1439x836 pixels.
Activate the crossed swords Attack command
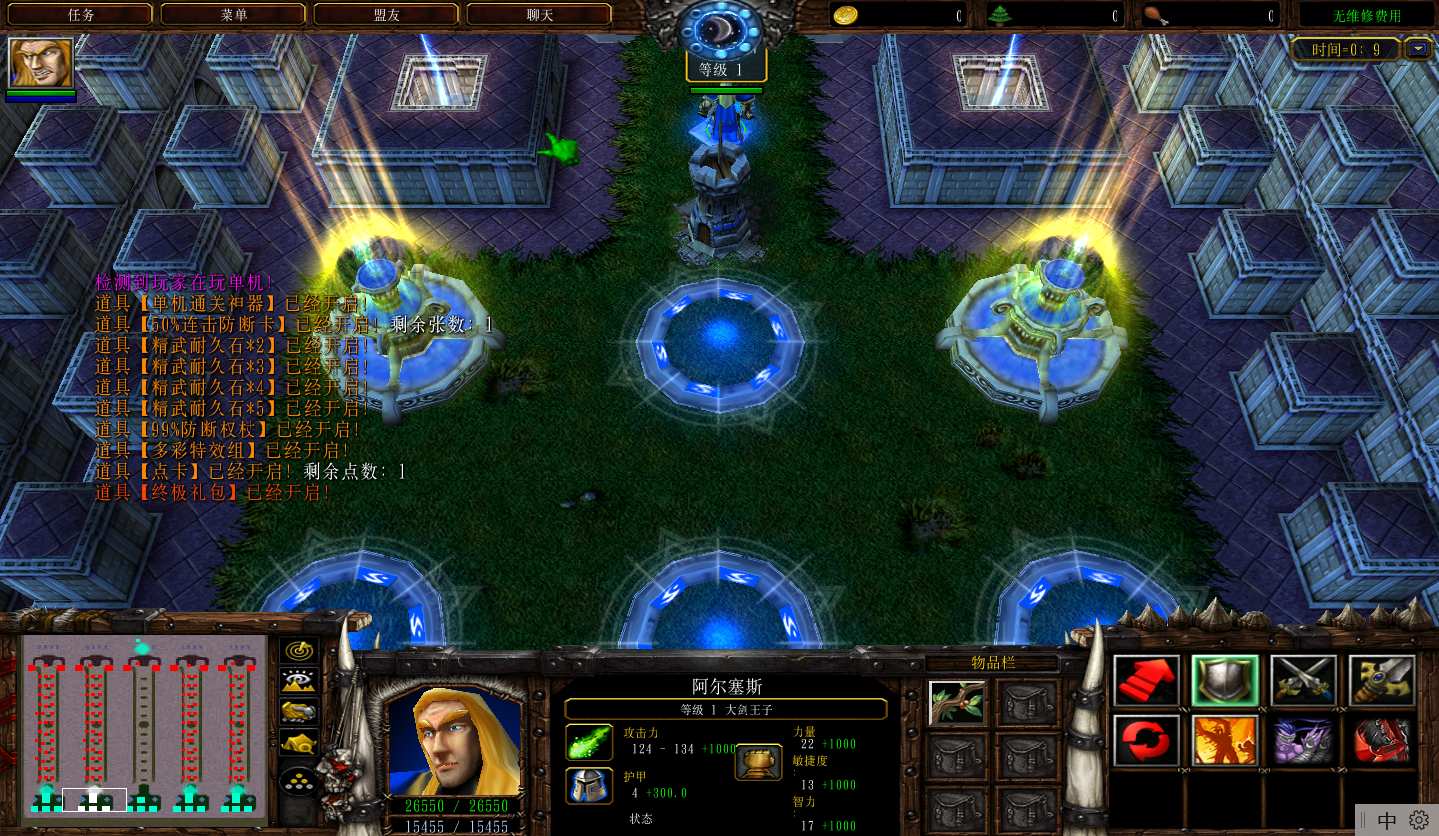coord(1303,680)
